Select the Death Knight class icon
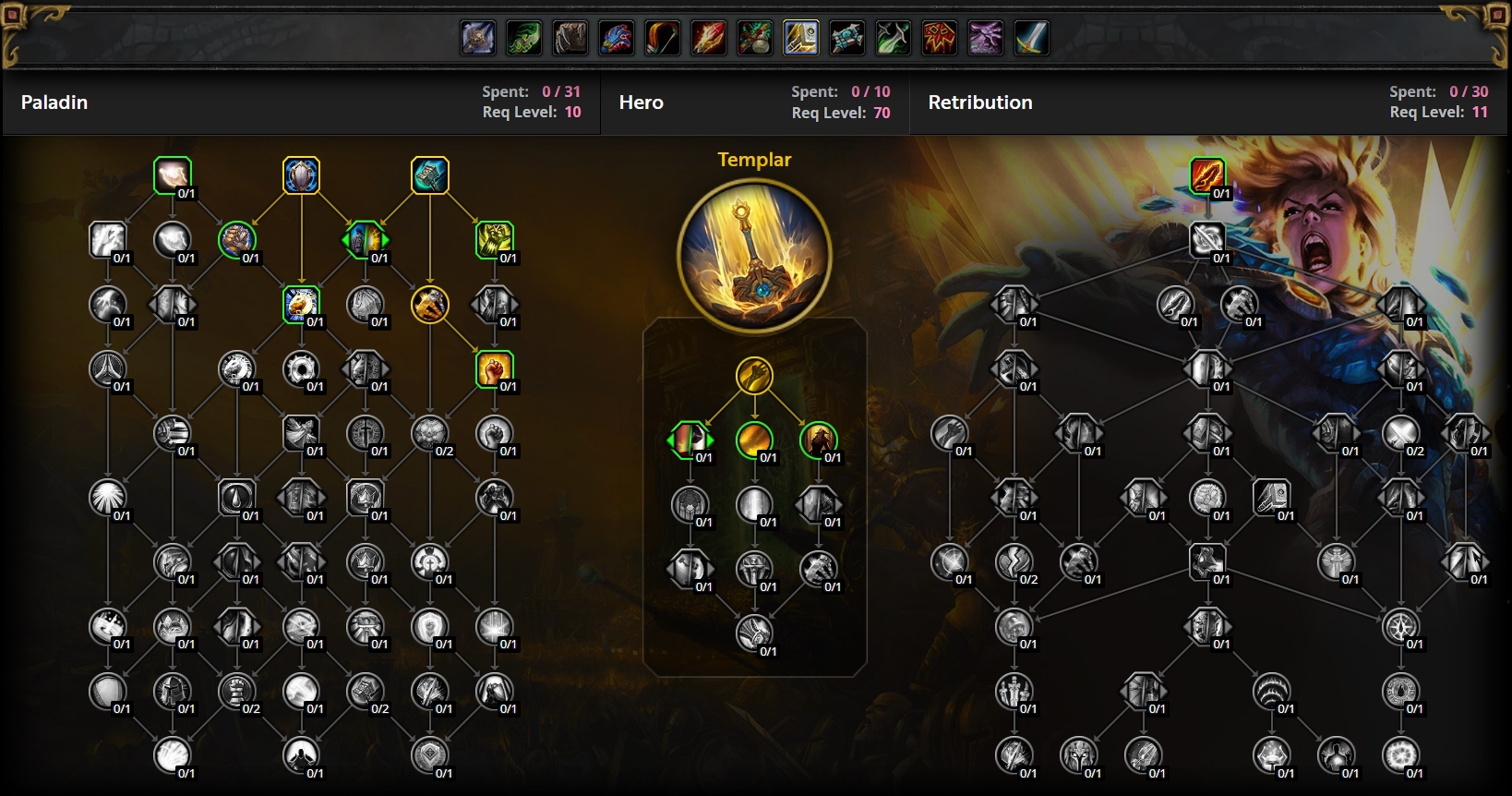The height and width of the screenshot is (796, 1512). [478, 38]
